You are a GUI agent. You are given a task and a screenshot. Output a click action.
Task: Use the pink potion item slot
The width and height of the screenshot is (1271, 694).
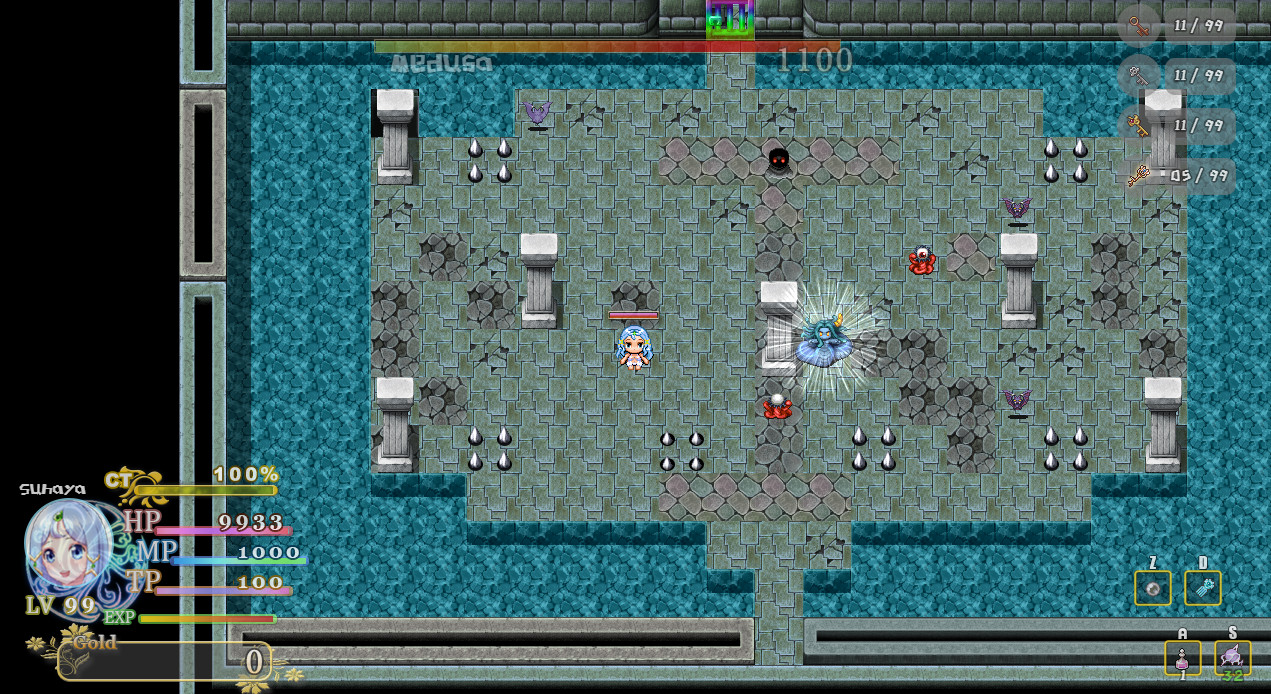(1182, 658)
